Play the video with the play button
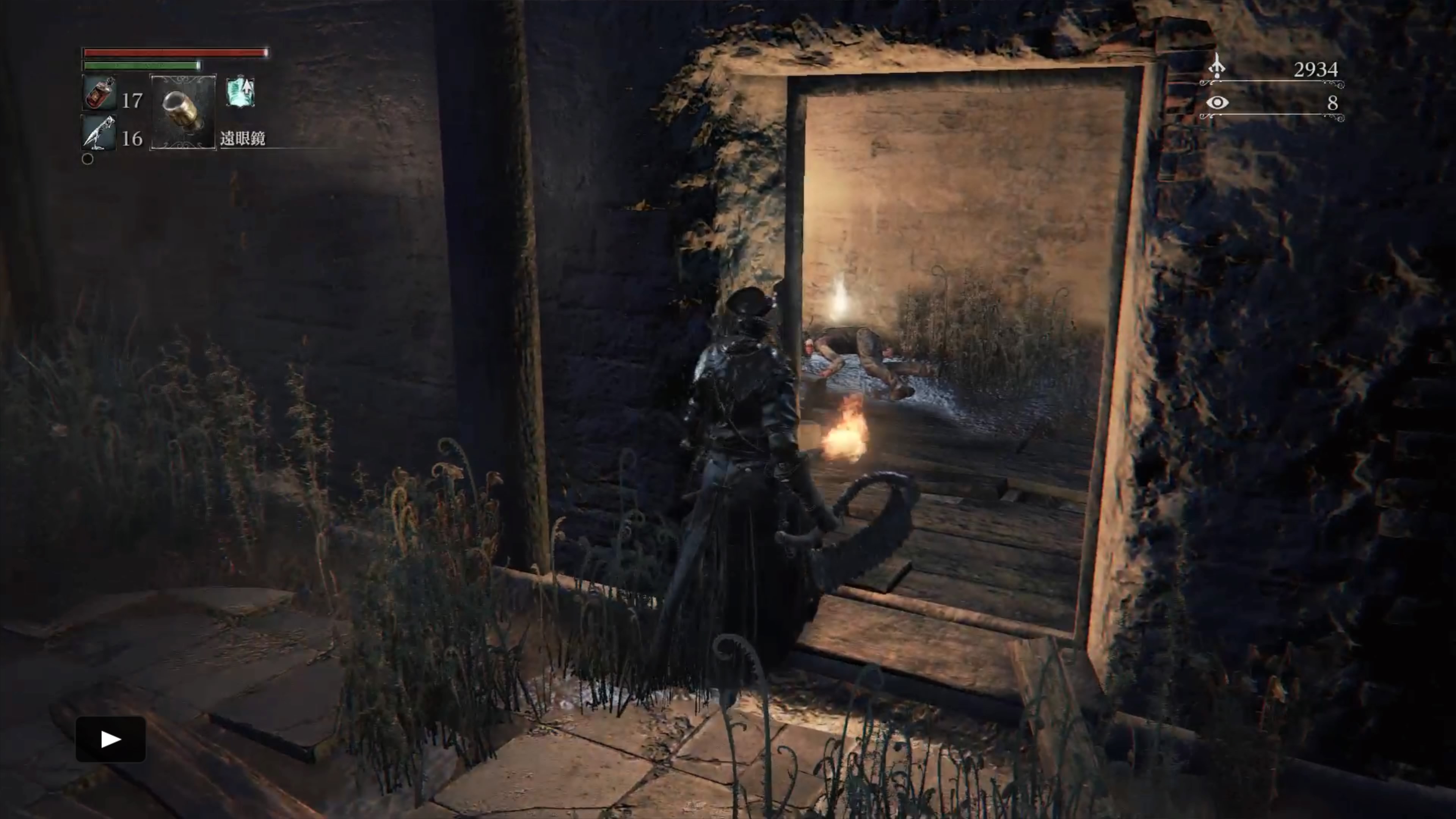1456x819 pixels. coord(111,739)
